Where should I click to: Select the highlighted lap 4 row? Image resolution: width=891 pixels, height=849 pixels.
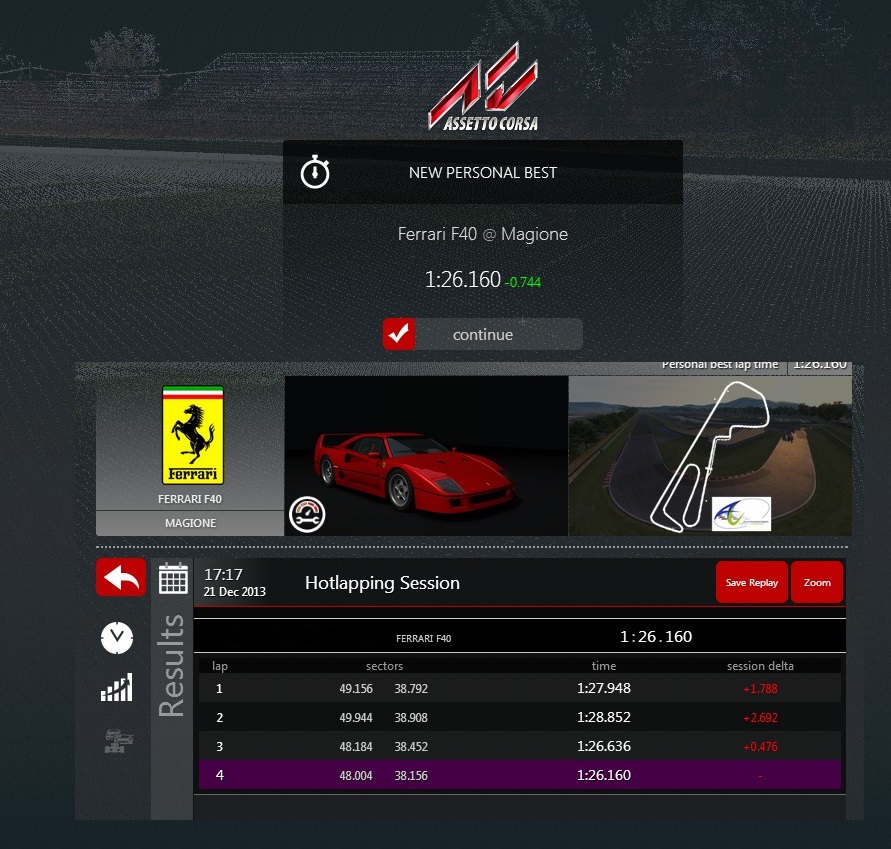tap(520, 775)
